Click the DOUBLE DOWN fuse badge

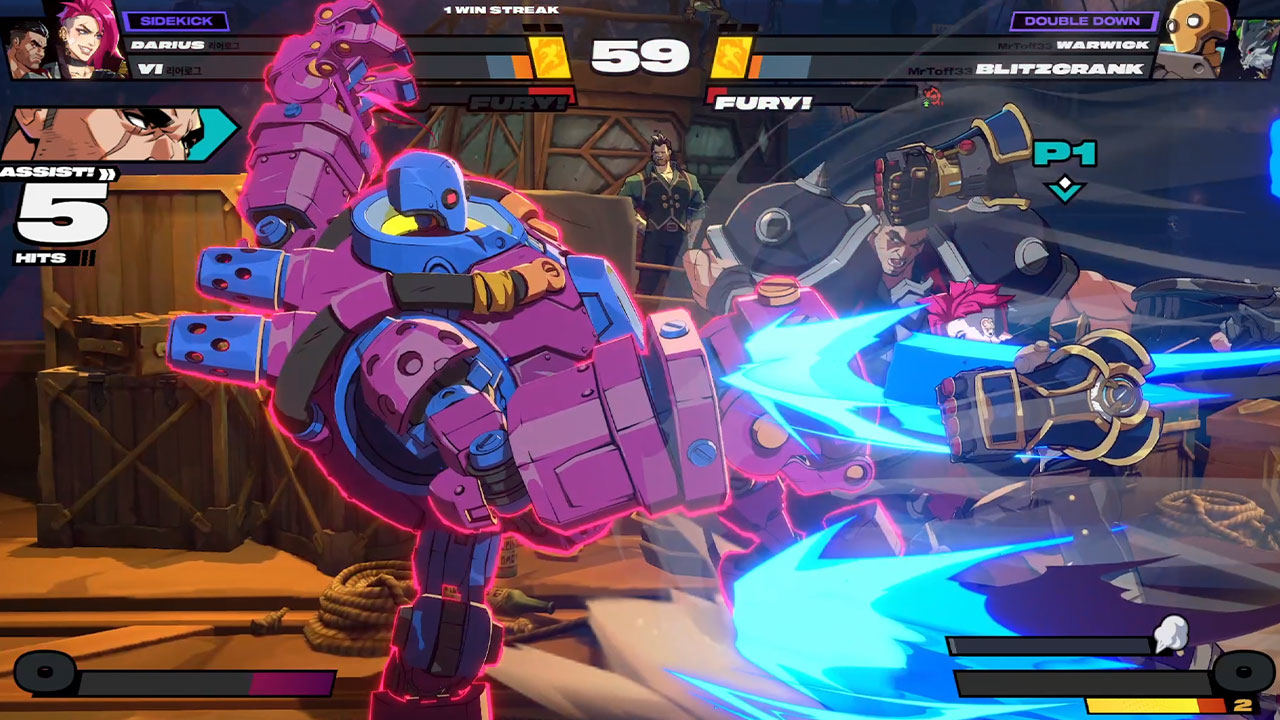click(1083, 21)
